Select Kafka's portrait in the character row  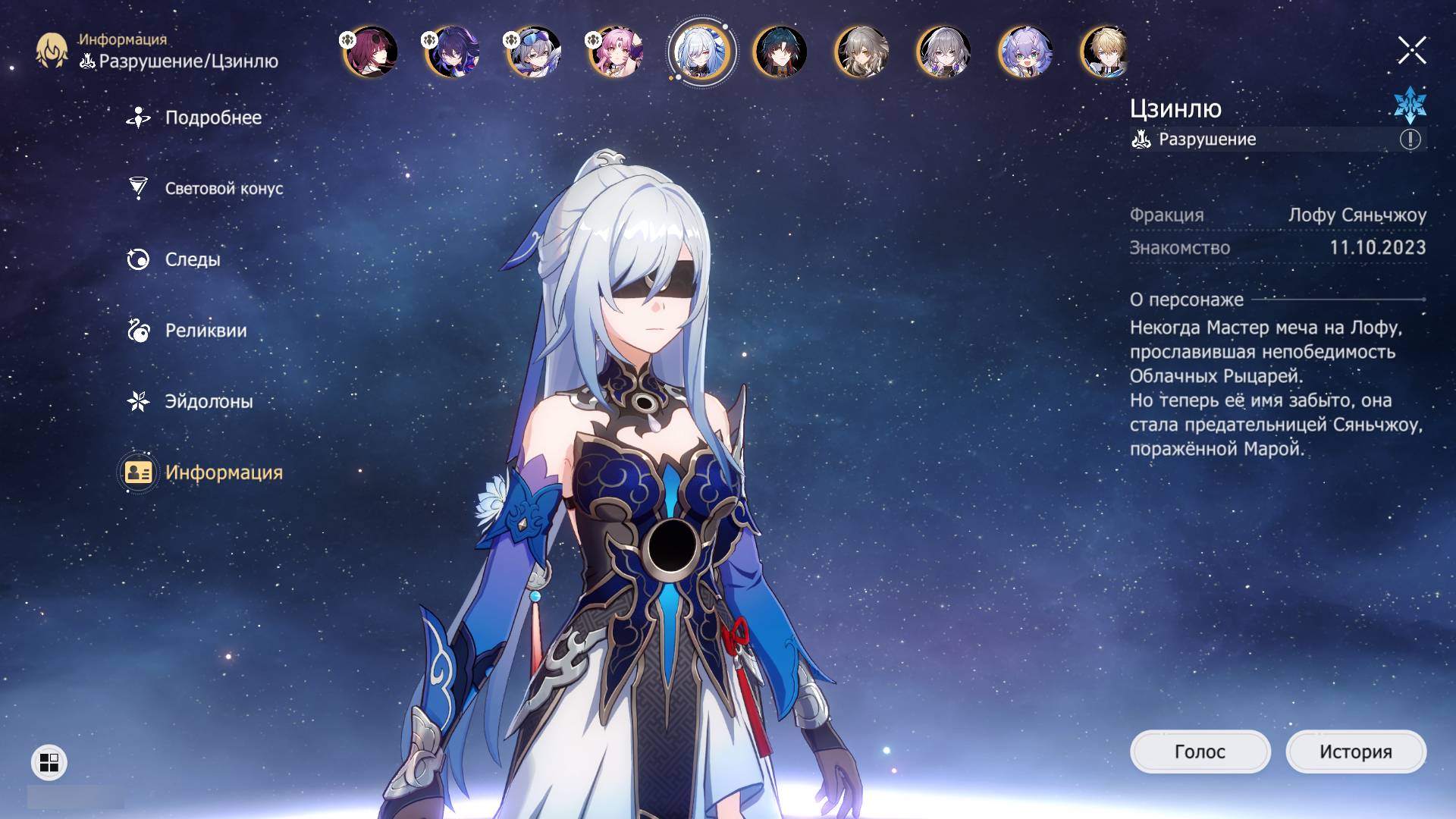[x=370, y=52]
